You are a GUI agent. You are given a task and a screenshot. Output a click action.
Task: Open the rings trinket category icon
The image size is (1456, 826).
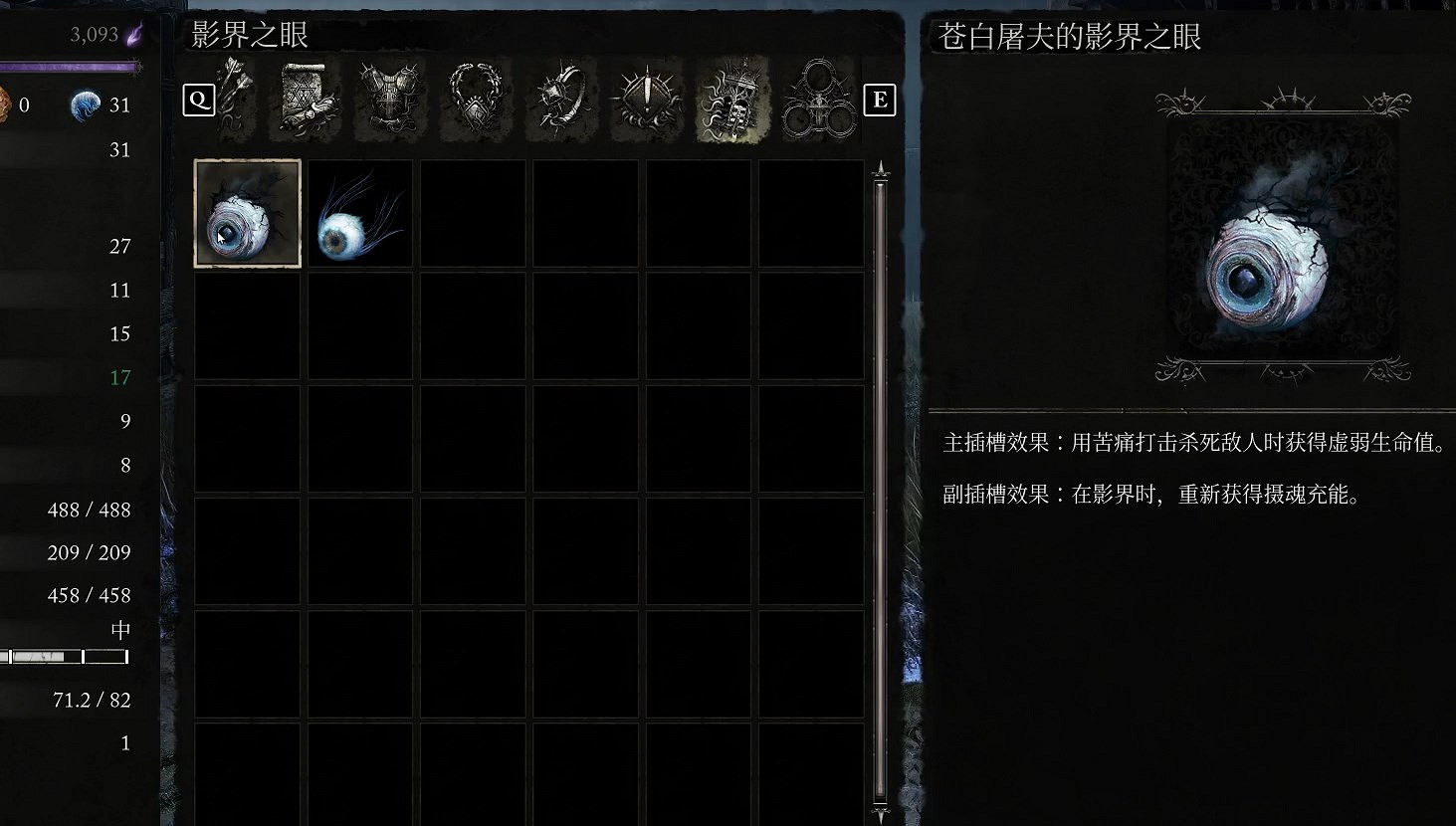point(817,100)
